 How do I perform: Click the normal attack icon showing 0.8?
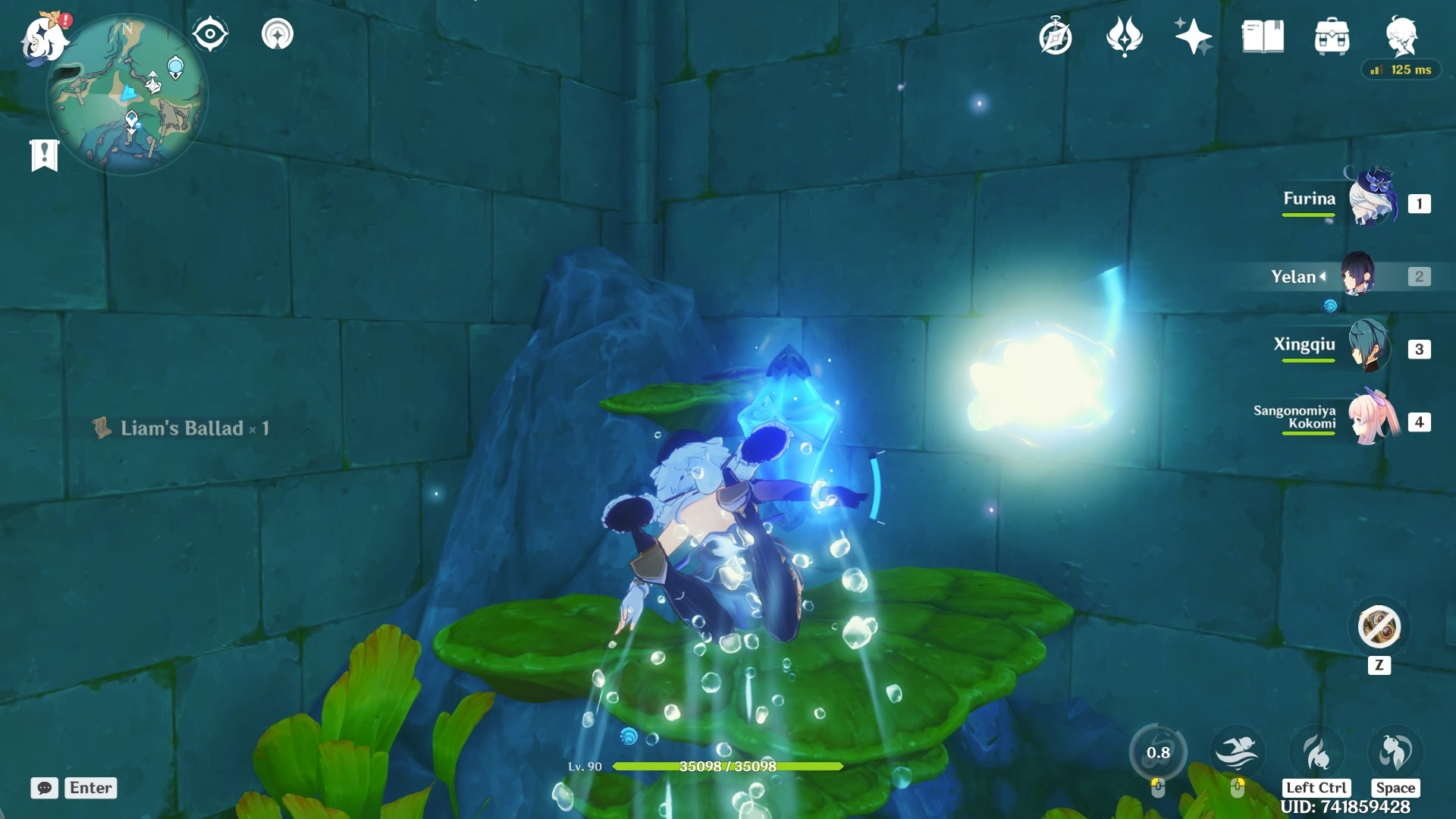1159,755
